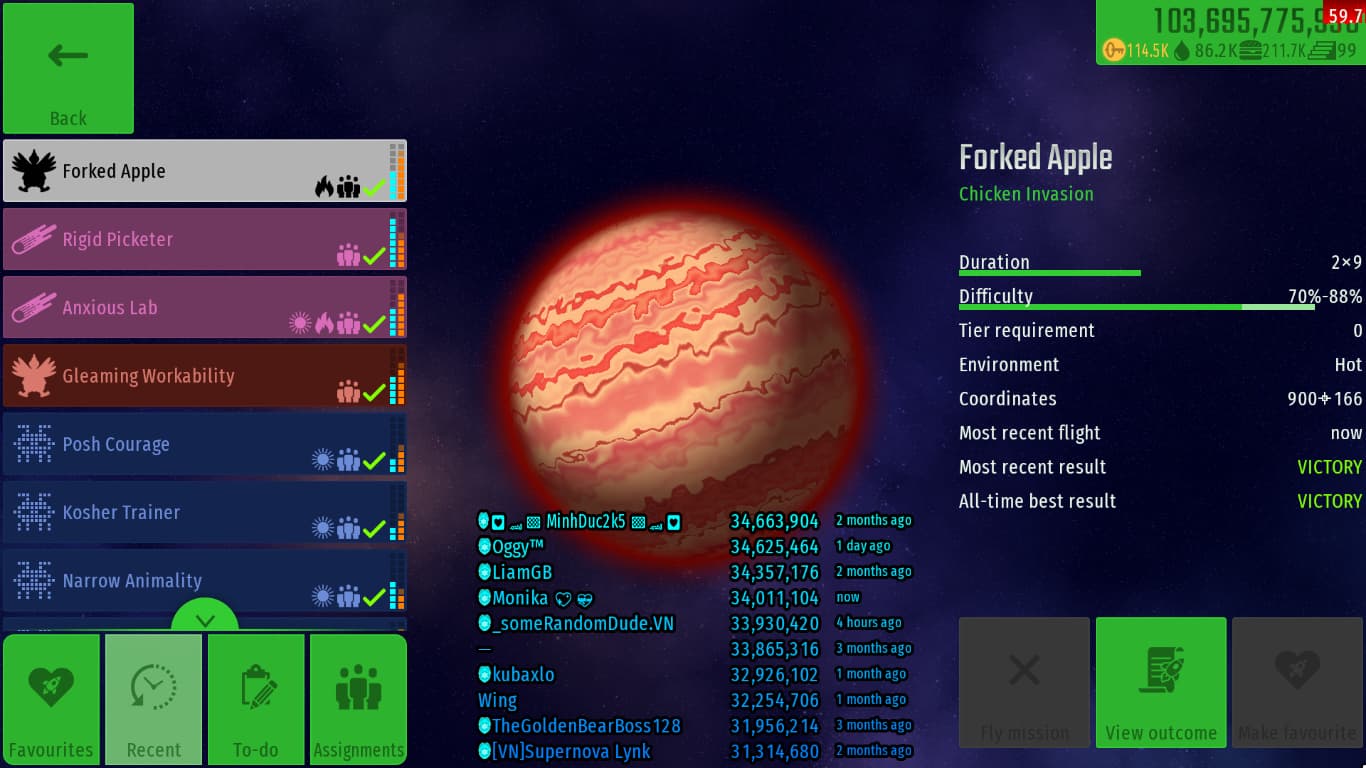Choose the Rigid Picketer mission

point(204,240)
